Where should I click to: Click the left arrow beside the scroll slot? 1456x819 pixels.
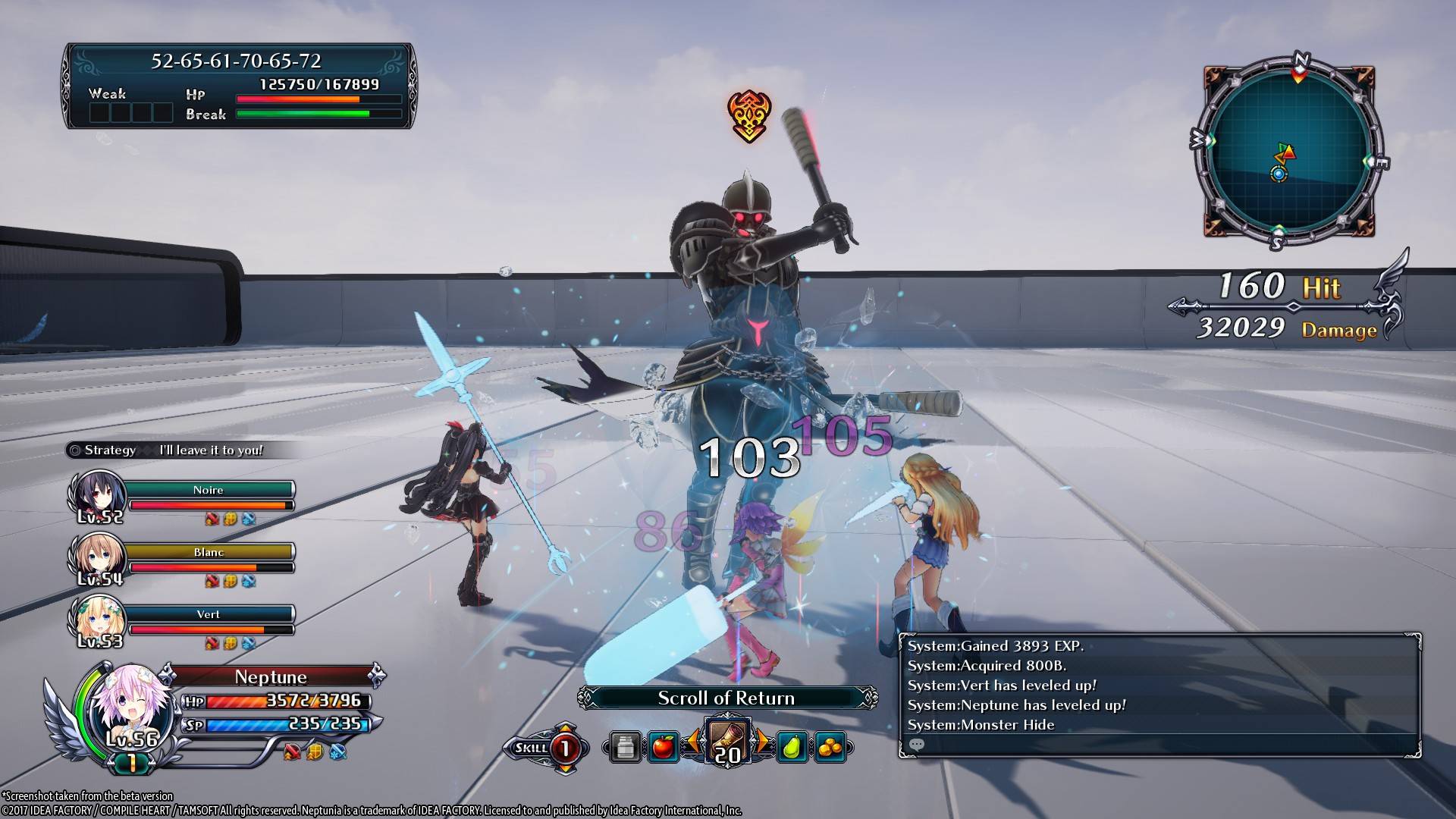(x=692, y=742)
